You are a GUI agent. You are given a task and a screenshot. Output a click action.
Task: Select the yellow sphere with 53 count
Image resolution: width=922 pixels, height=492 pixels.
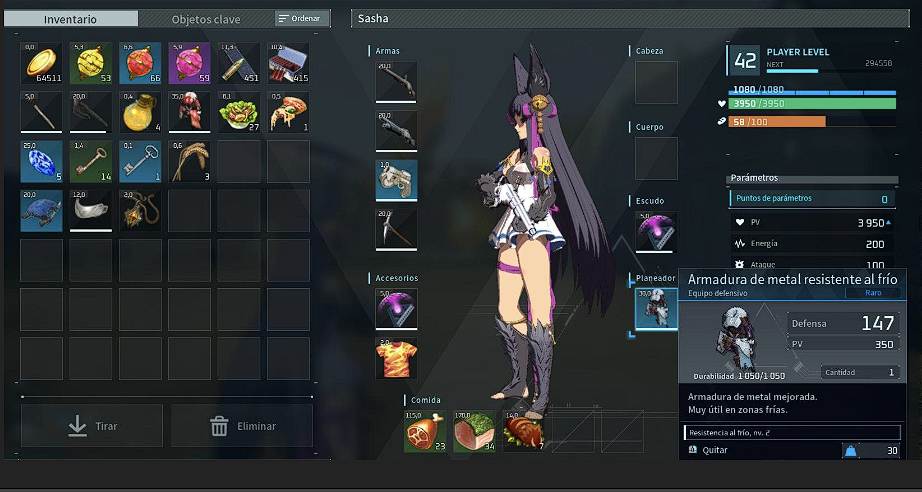(x=91, y=63)
